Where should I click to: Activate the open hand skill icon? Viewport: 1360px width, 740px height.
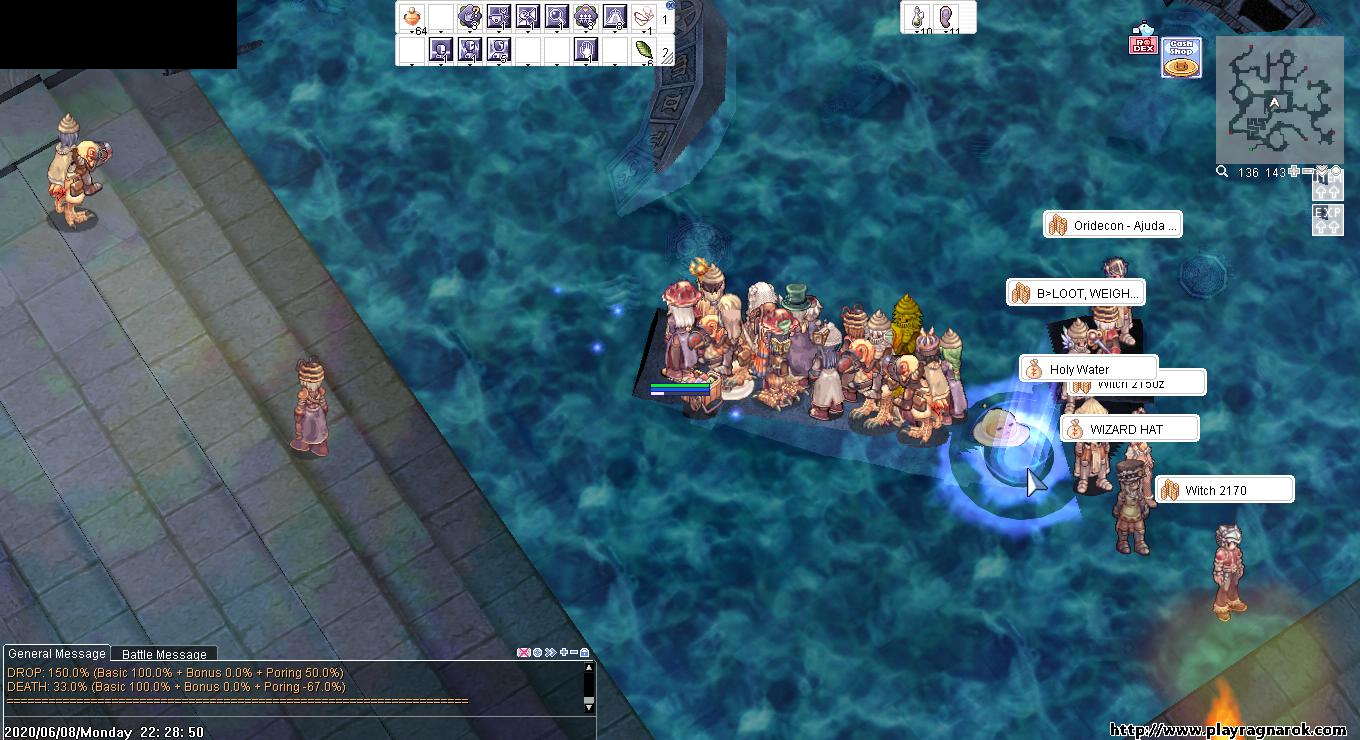click(586, 50)
